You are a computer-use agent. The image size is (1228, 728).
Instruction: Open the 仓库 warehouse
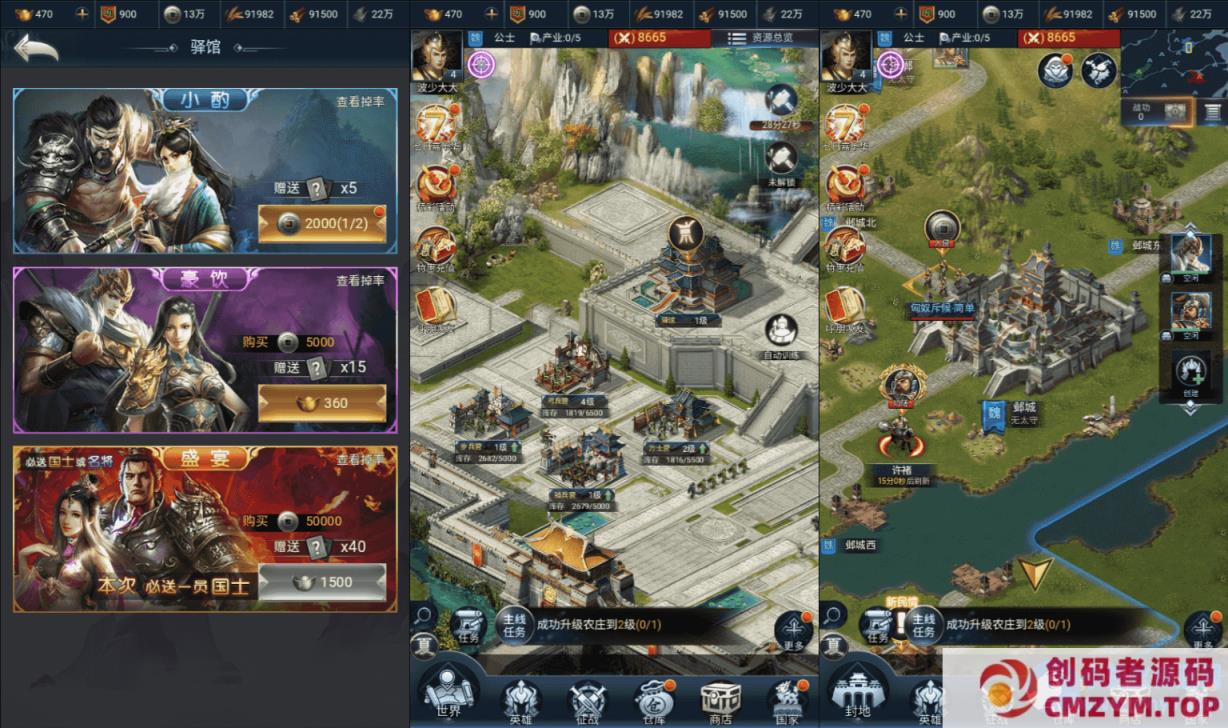[x=653, y=700]
